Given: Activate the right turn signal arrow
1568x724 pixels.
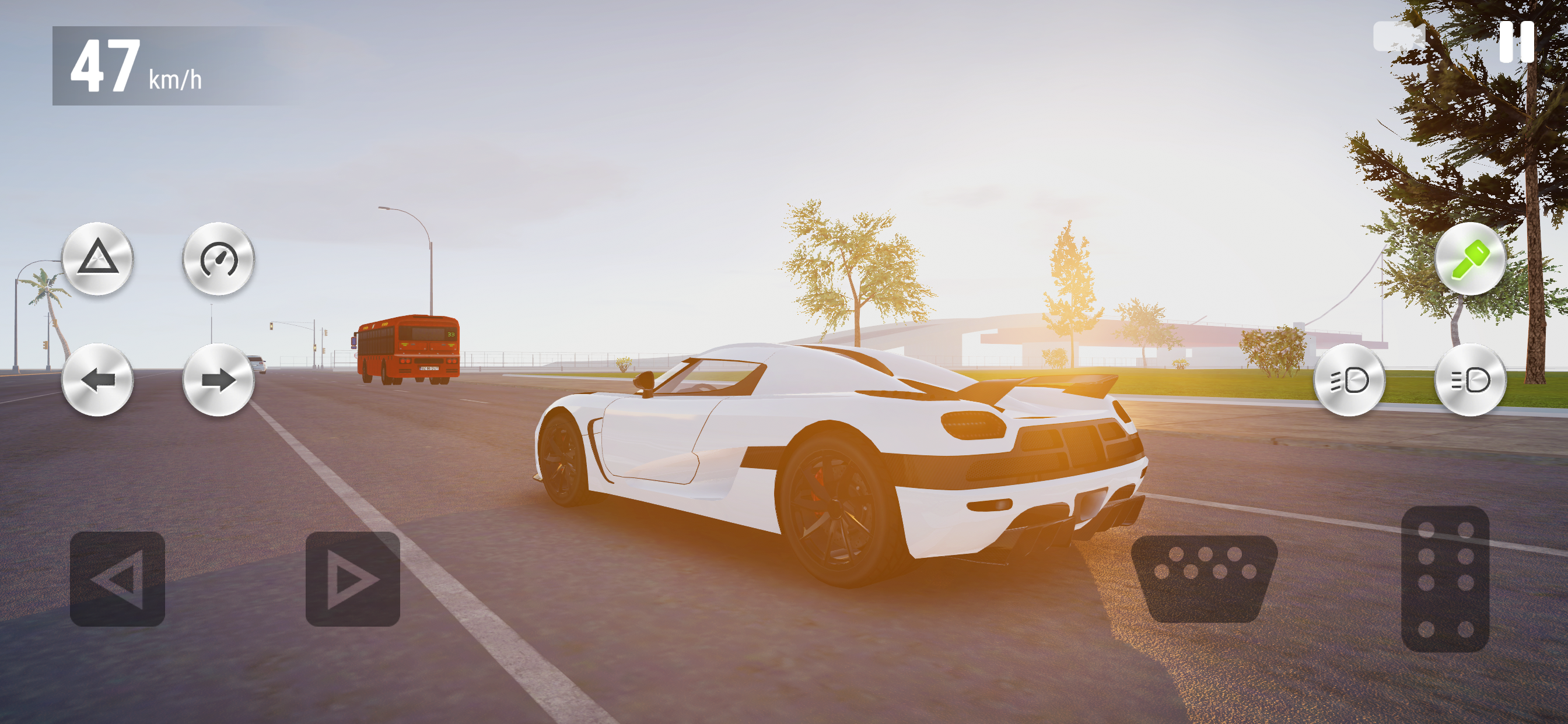Looking at the screenshot, I should pyautogui.click(x=219, y=380).
